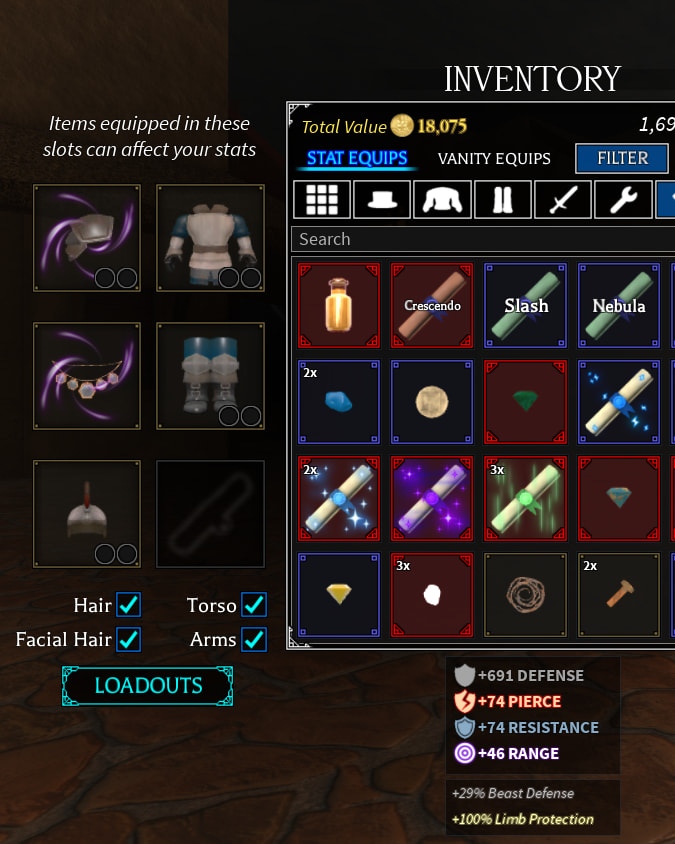Select the equipped gem necklace slot
675x844 pixels.
coord(86,376)
